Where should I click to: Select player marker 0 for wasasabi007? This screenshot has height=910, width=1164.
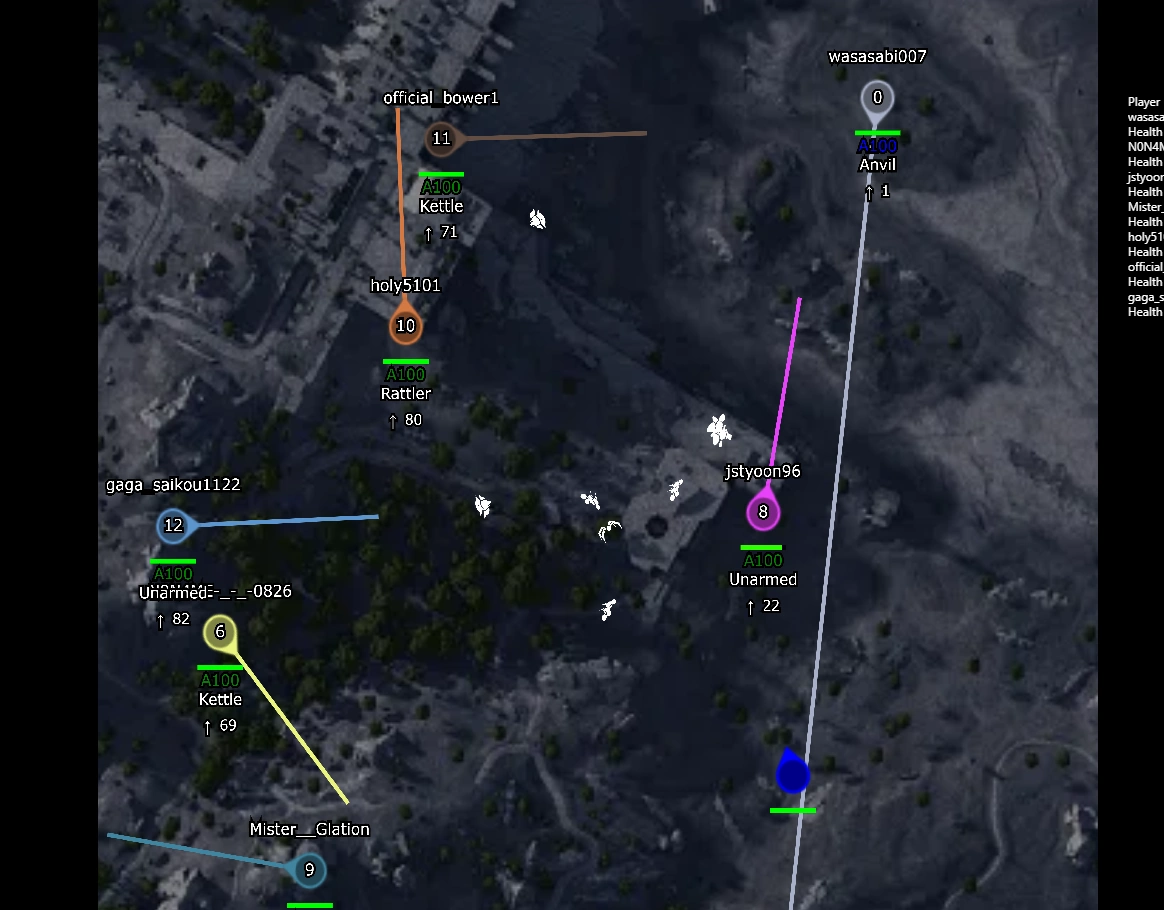[x=877, y=98]
